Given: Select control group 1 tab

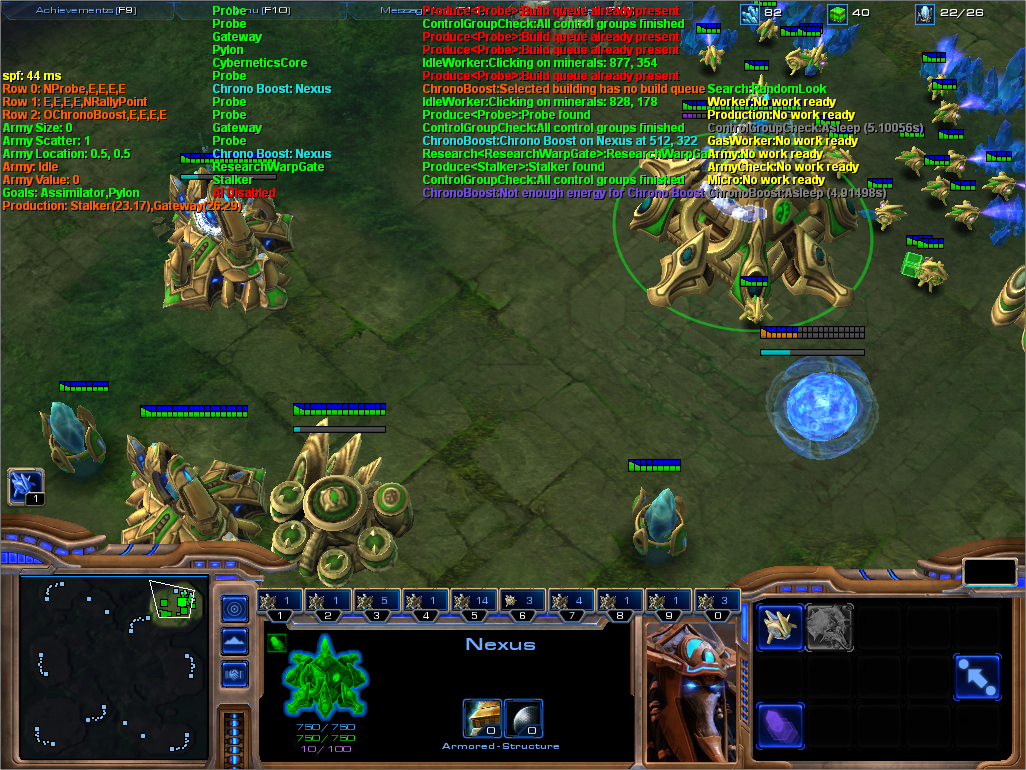Looking at the screenshot, I should [280, 601].
